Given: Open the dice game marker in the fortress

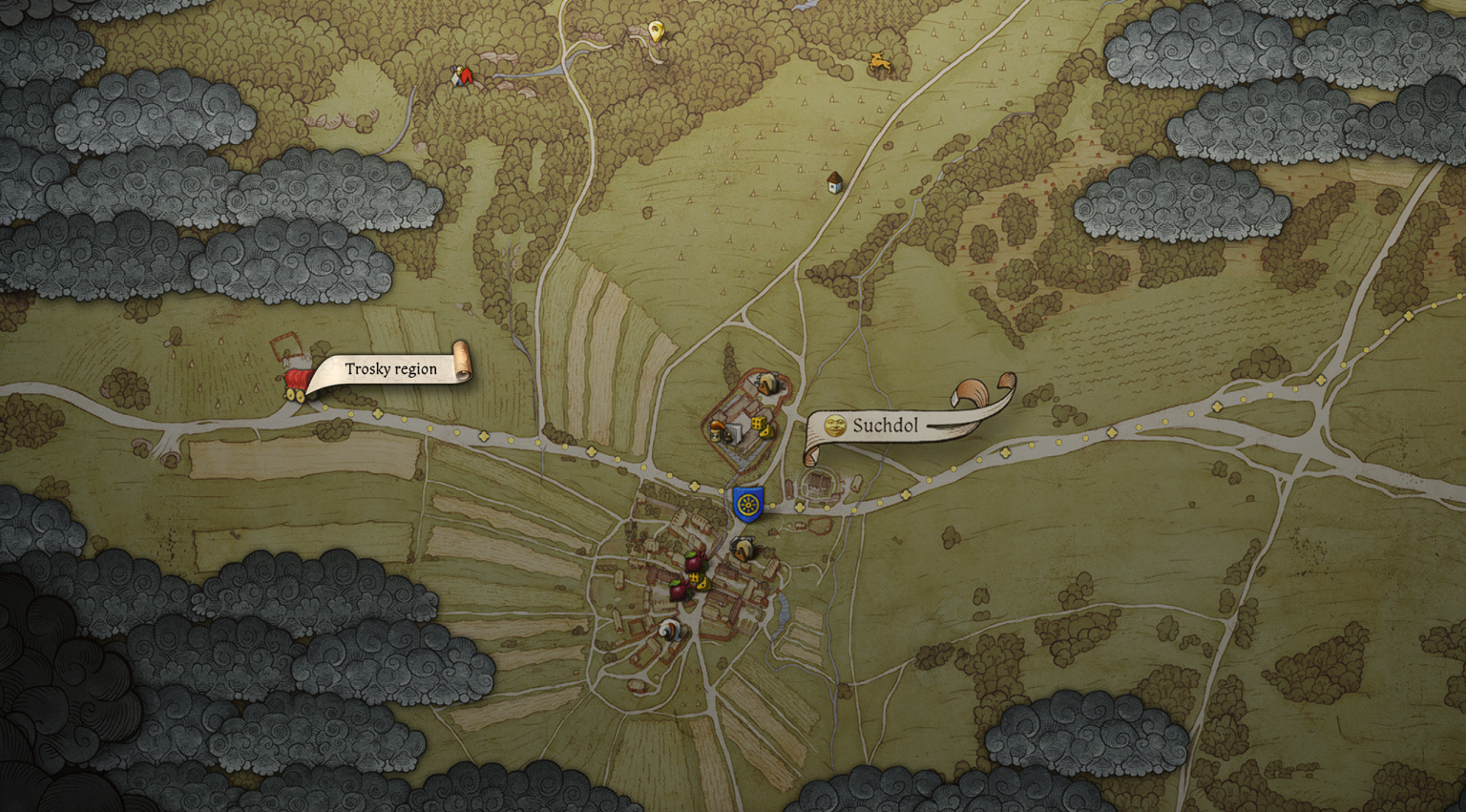Looking at the screenshot, I should 760,424.
